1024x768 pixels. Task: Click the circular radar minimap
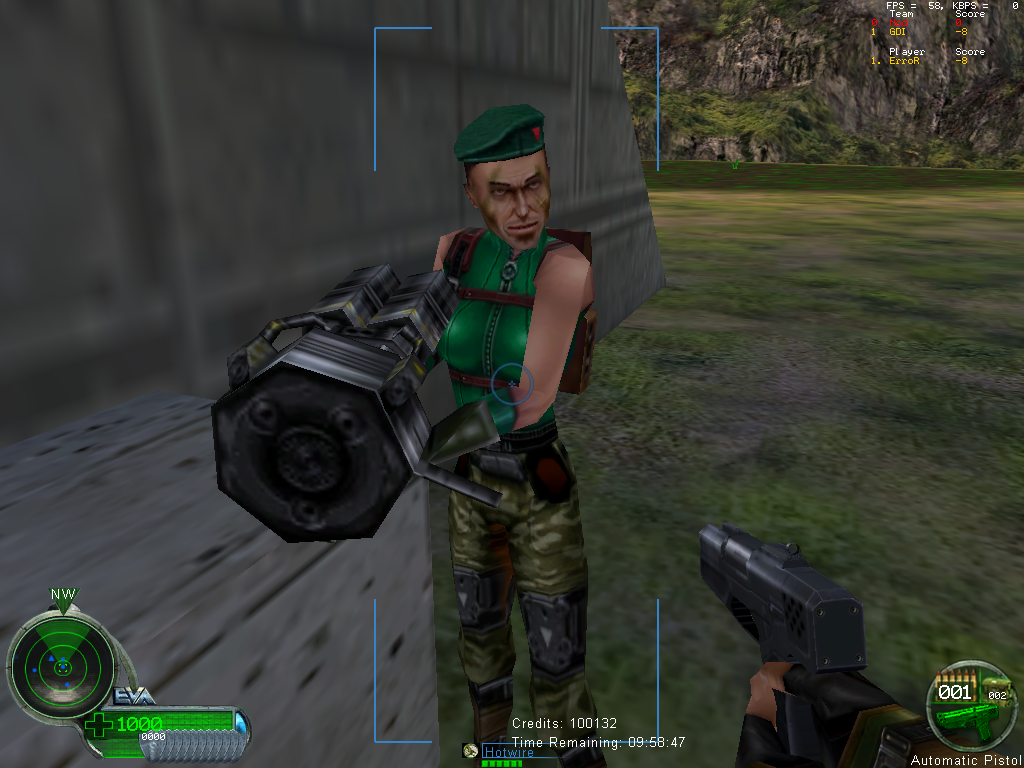62,665
